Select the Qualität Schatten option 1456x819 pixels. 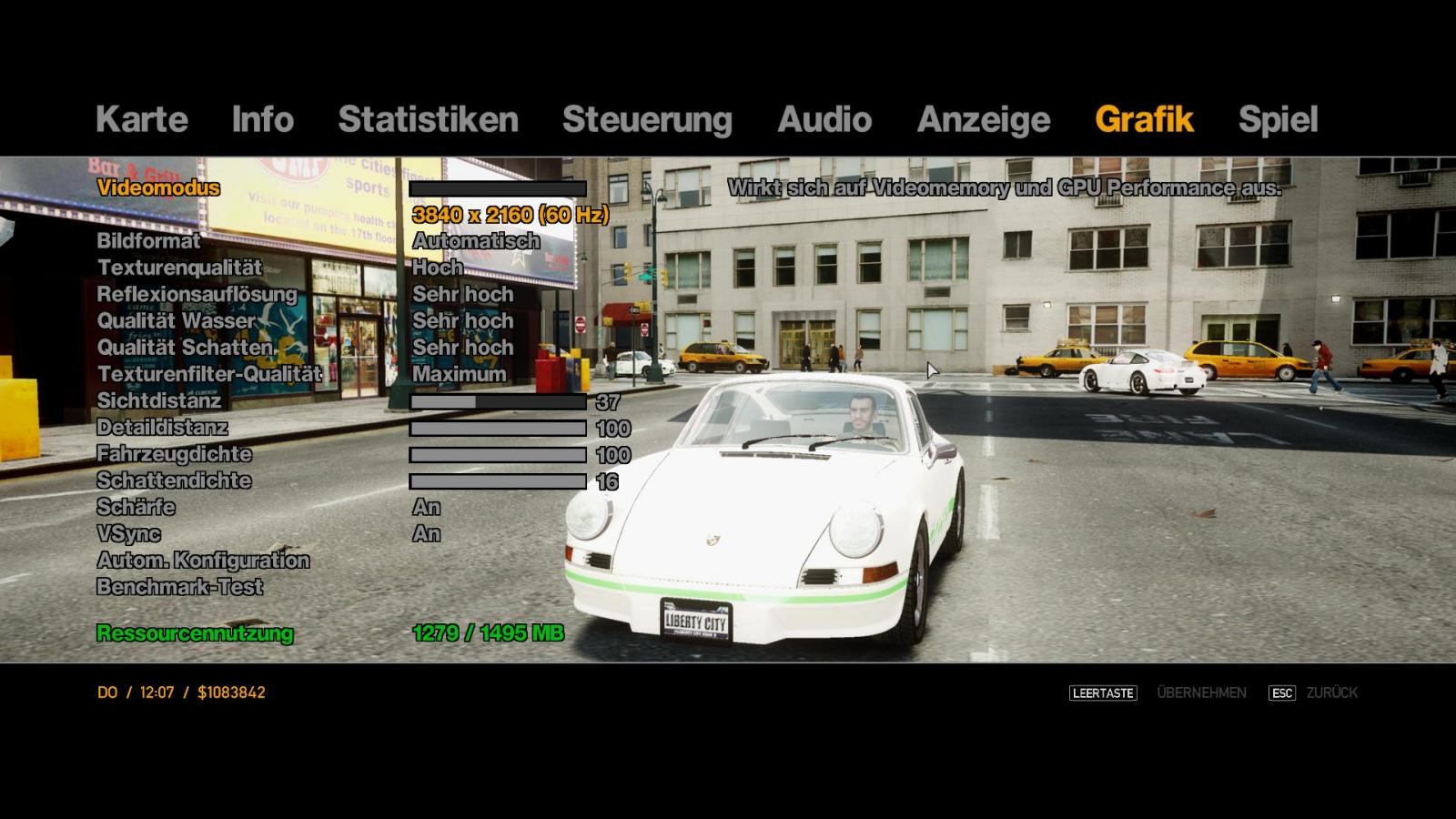(x=185, y=348)
